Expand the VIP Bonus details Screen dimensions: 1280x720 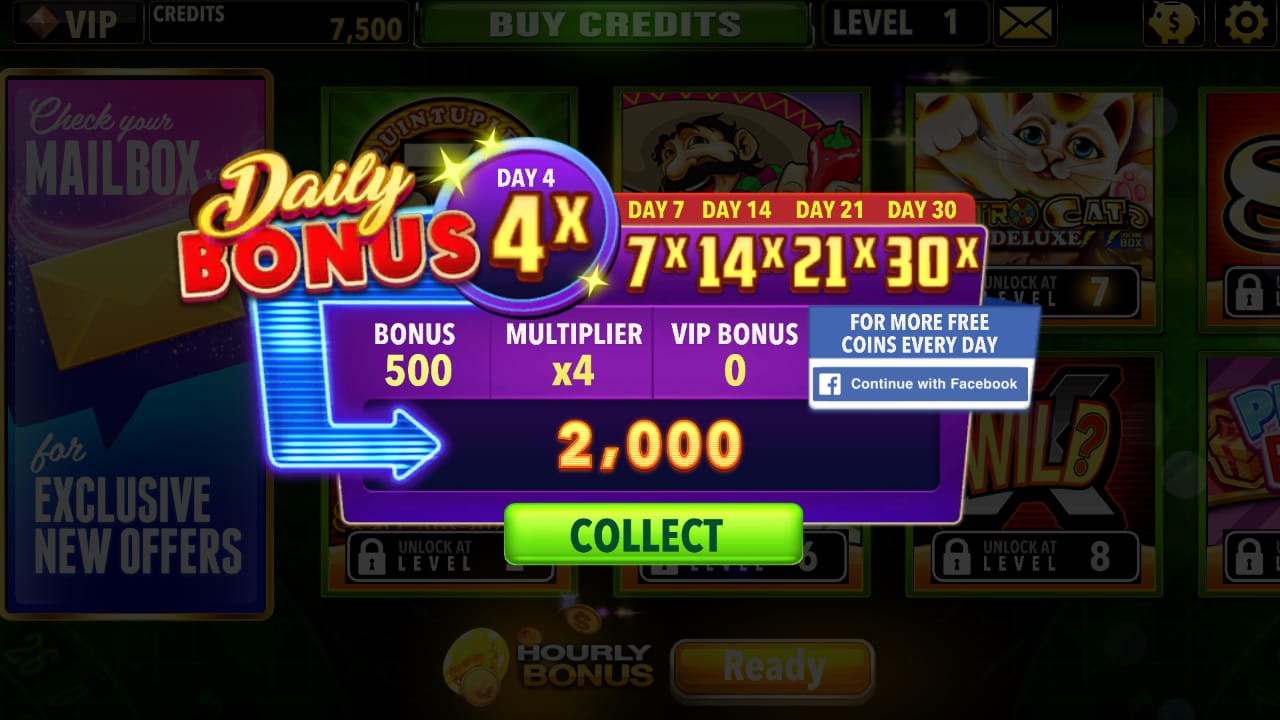pos(735,352)
